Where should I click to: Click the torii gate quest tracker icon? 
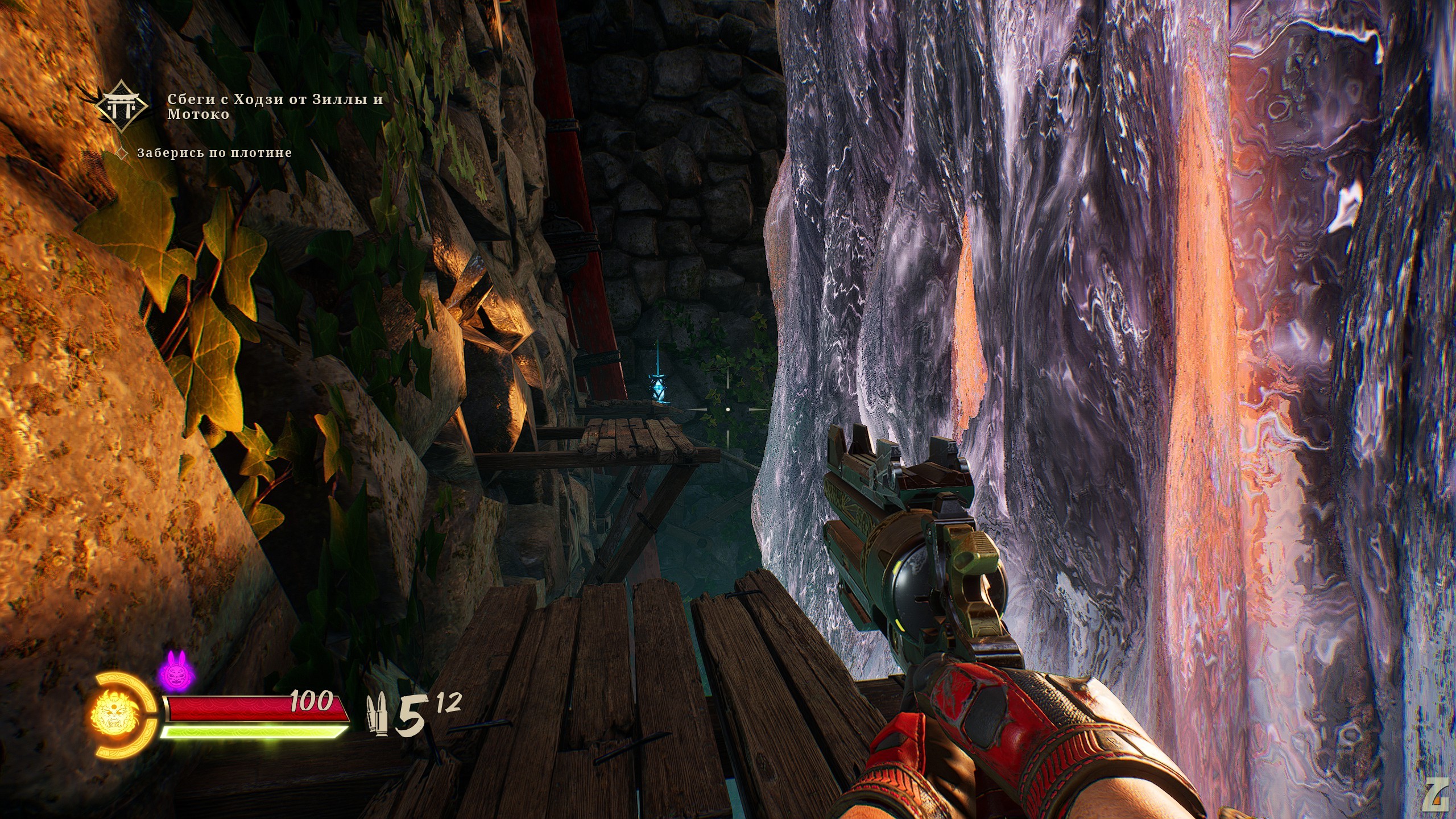coord(123,106)
